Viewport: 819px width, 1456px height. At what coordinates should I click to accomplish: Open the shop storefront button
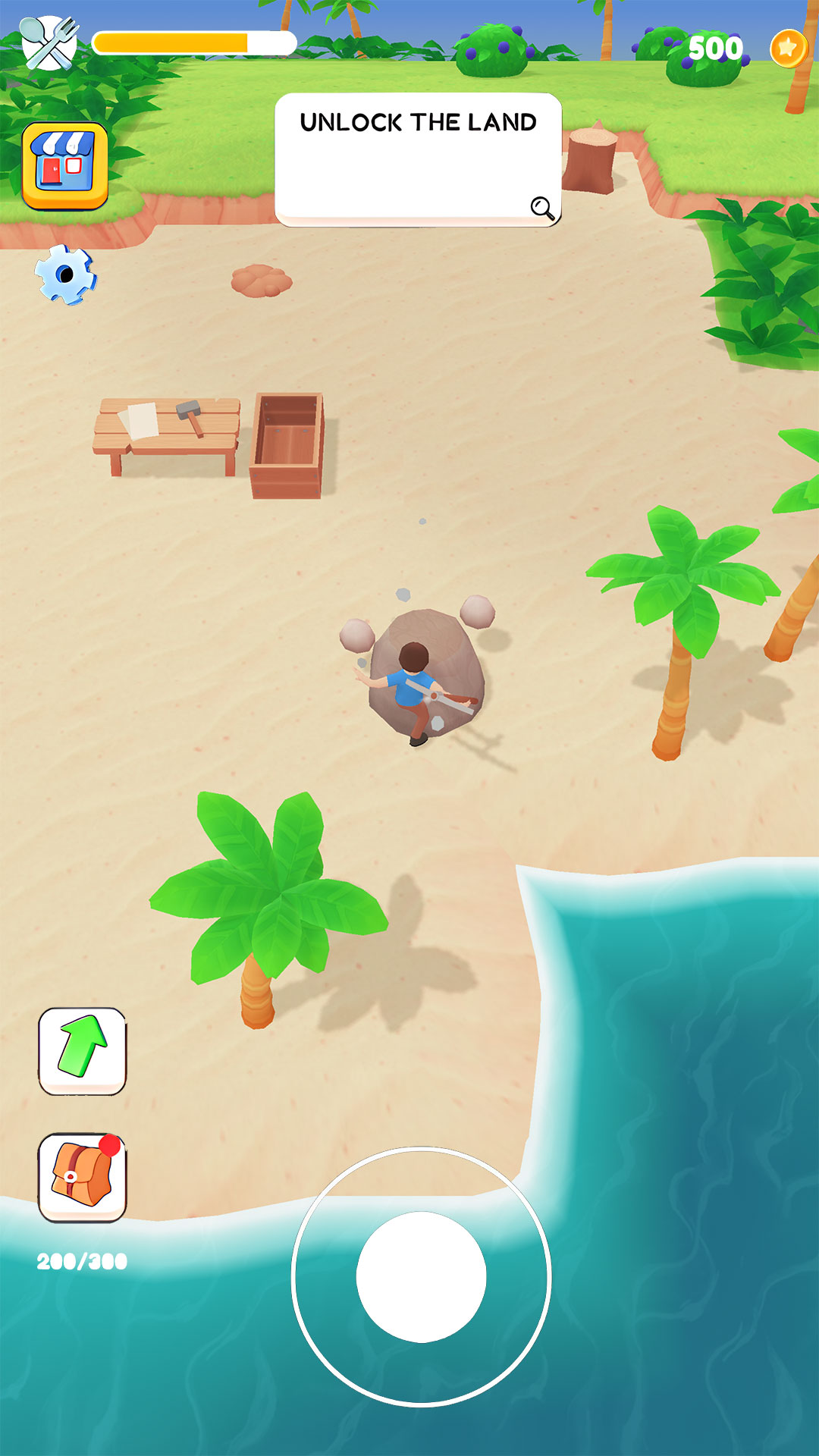[x=65, y=165]
